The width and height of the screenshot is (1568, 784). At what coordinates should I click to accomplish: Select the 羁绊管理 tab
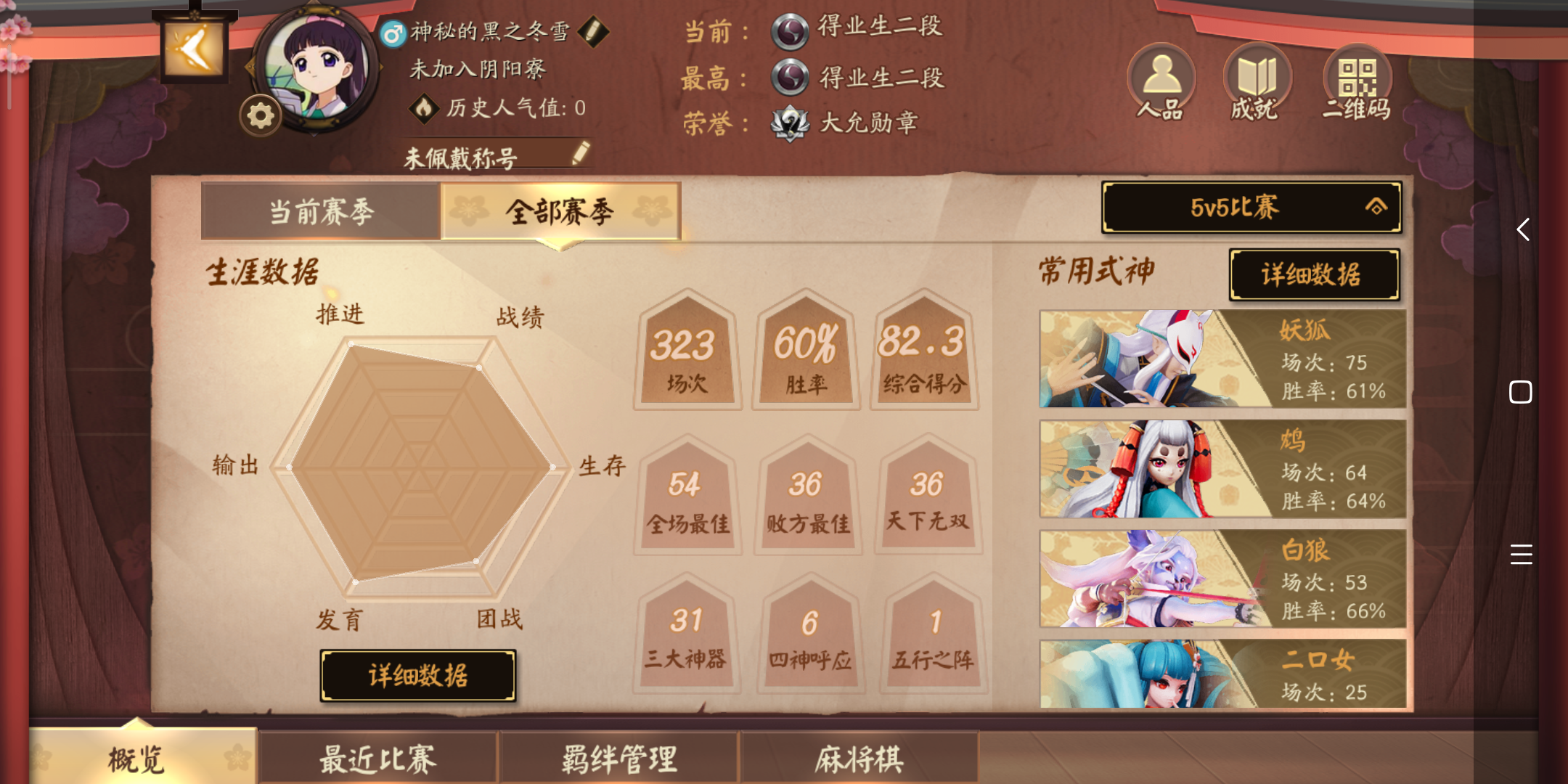[x=620, y=758]
